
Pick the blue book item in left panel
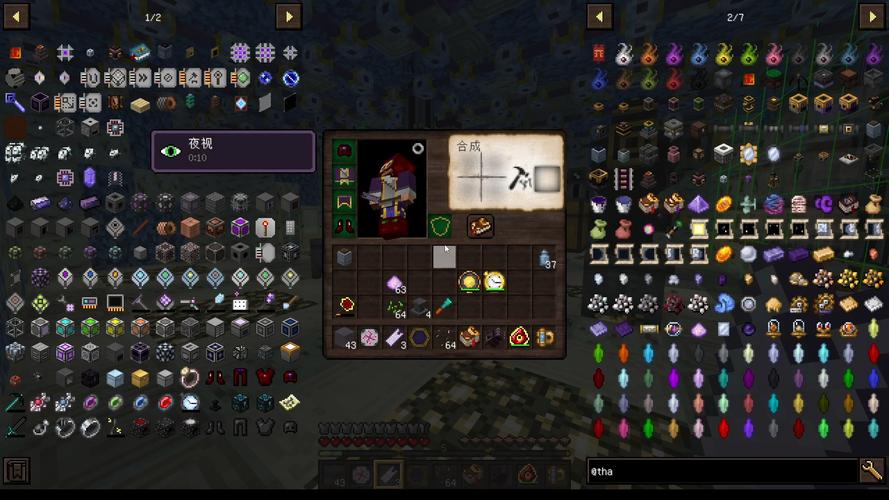click(x=139, y=53)
